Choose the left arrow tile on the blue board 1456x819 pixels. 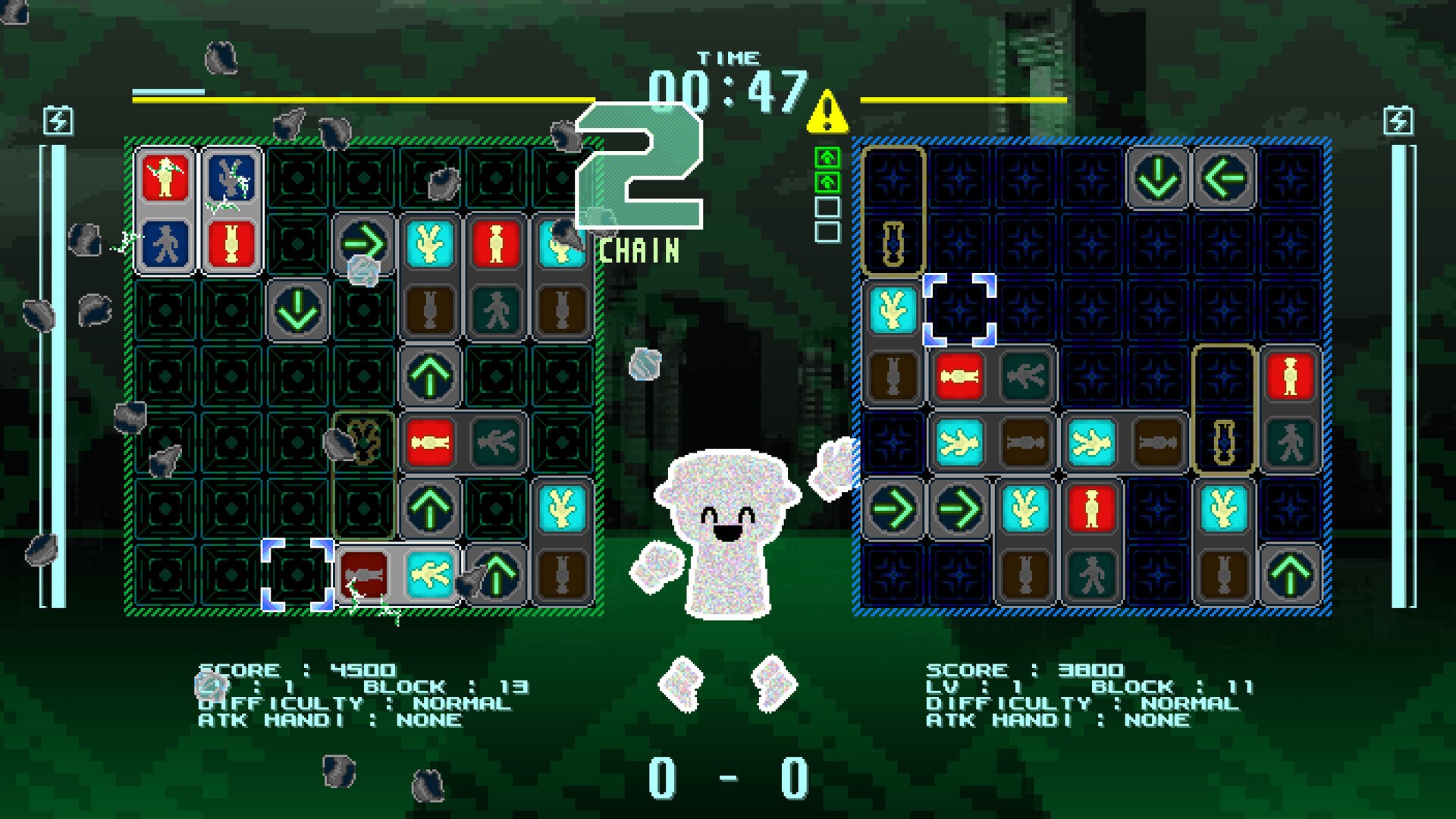point(1224,178)
